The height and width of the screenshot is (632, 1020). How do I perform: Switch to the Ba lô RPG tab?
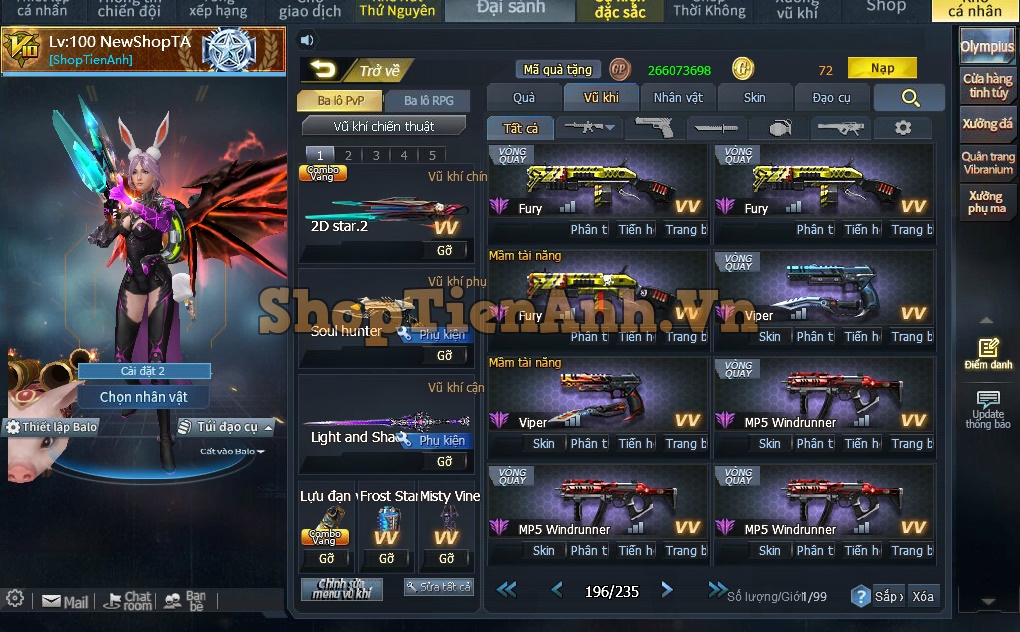click(x=429, y=101)
